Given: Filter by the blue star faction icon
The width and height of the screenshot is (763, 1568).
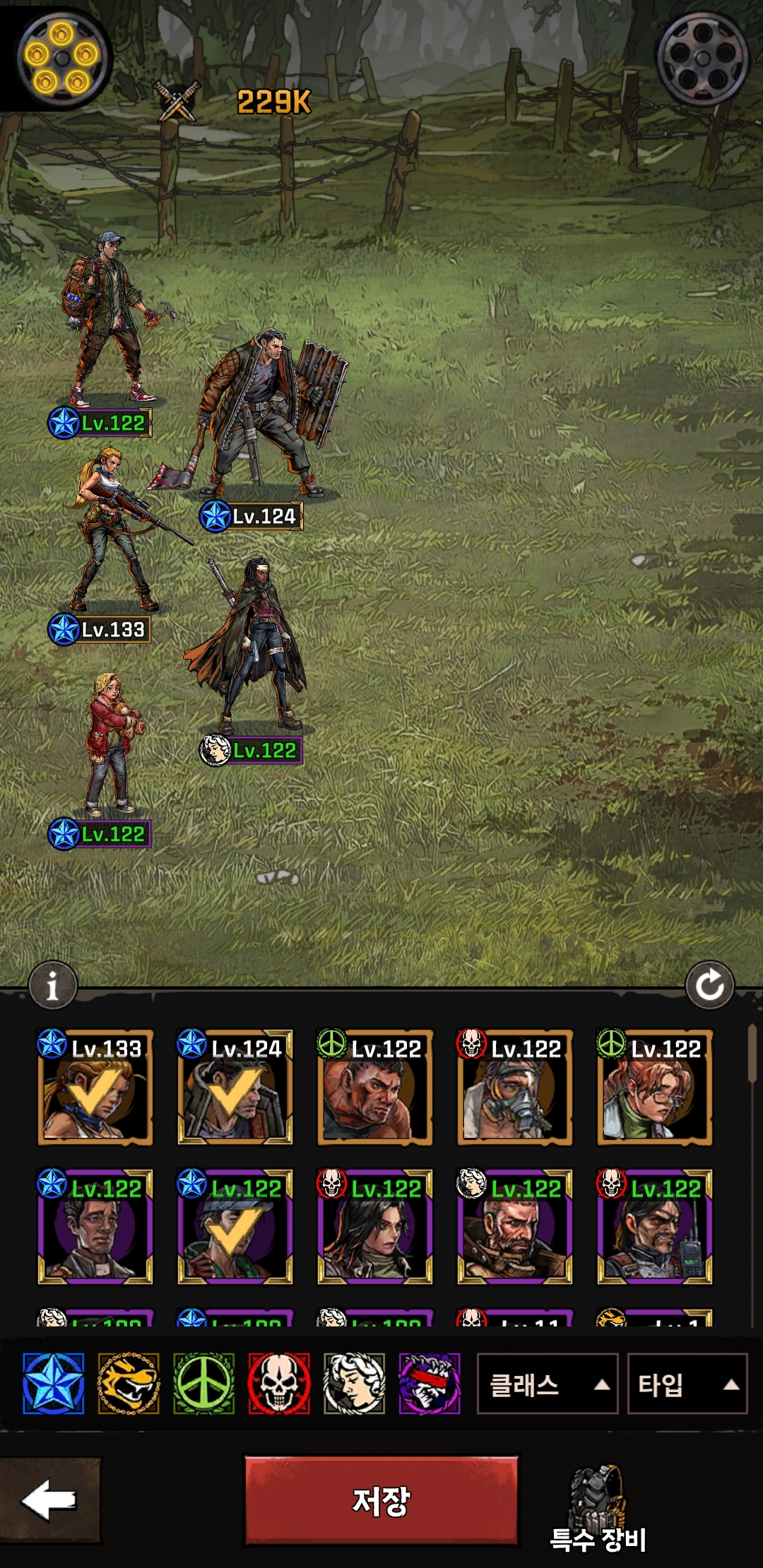Looking at the screenshot, I should [54, 1384].
